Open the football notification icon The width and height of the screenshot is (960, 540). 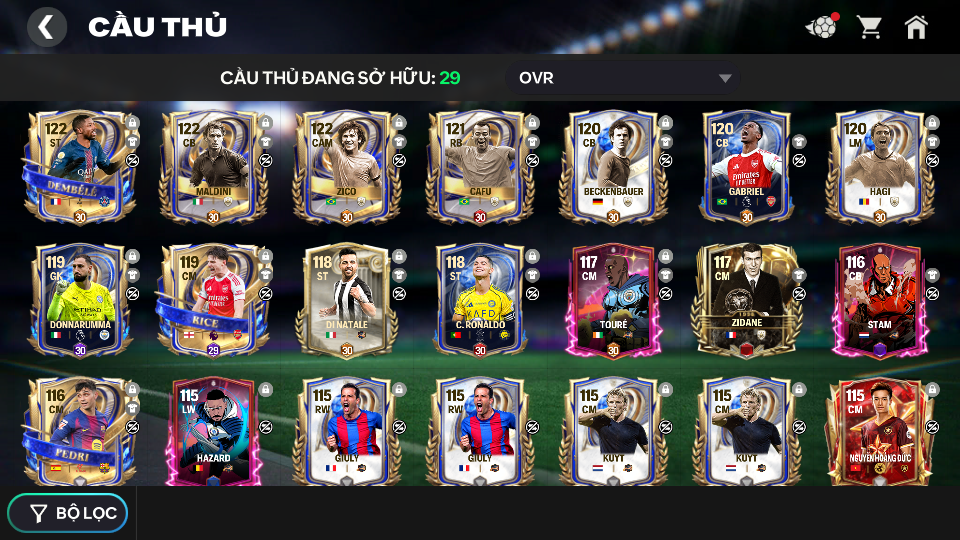coord(821,27)
